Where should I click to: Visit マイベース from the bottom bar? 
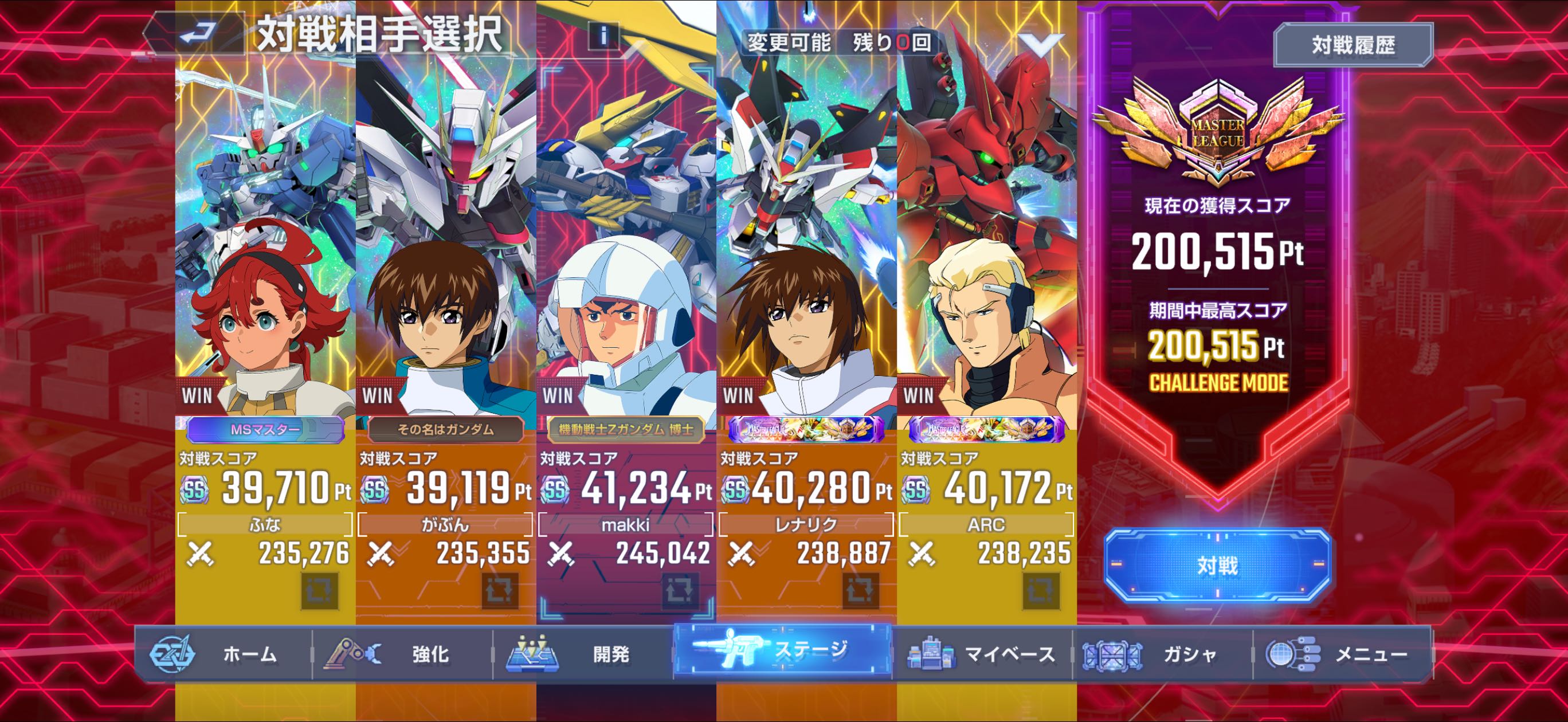coord(981,654)
